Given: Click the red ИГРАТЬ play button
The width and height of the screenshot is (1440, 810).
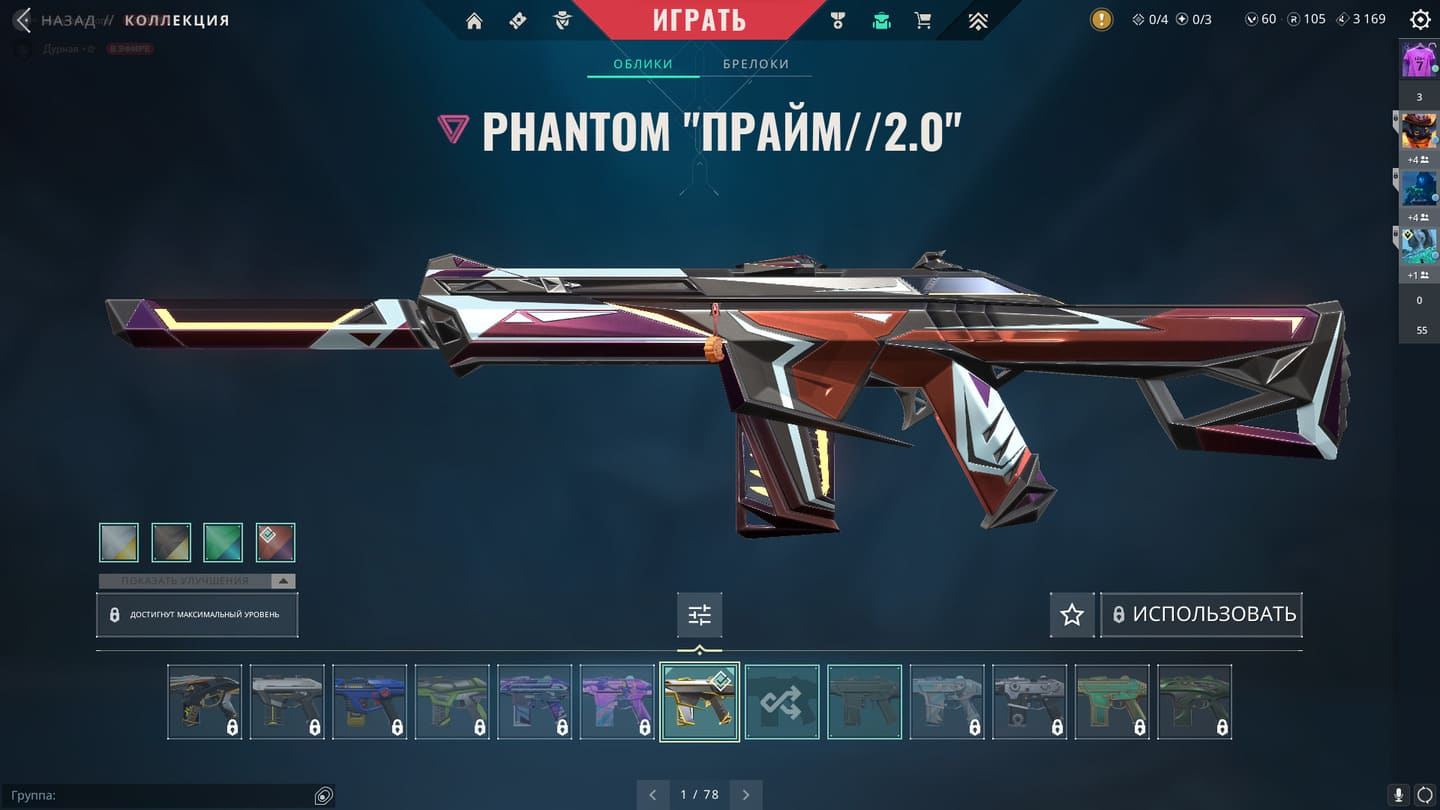Looking at the screenshot, I should 699,20.
